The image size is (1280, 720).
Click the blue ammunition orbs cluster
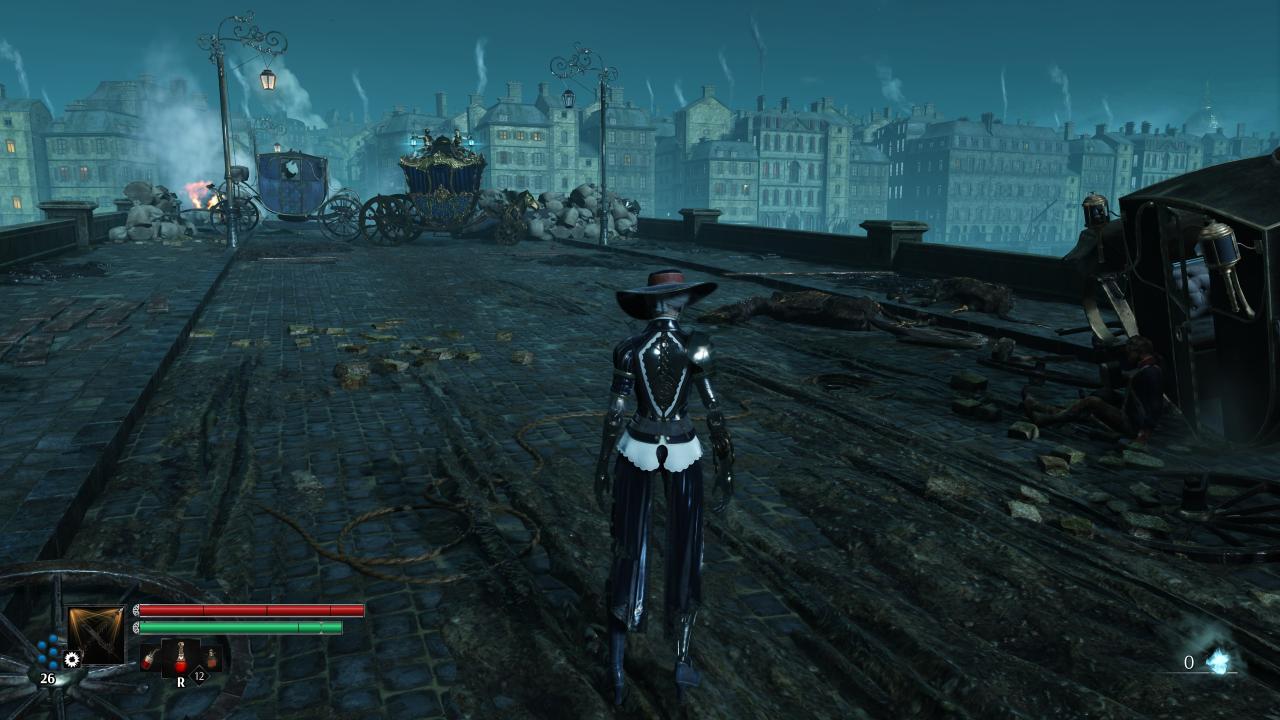(x=48, y=652)
